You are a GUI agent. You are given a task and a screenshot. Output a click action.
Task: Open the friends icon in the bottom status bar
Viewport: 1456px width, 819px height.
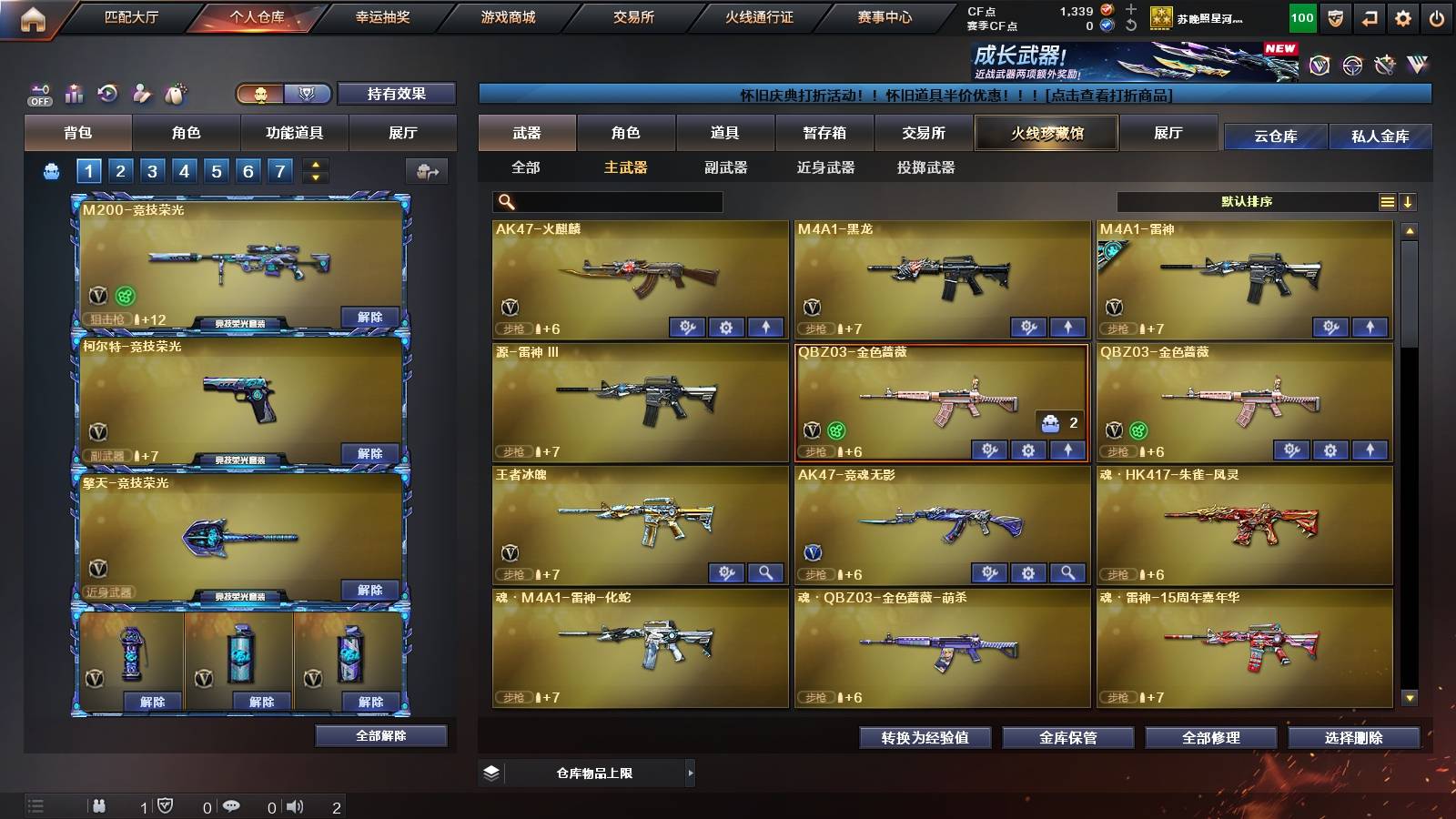pos(98,805)
